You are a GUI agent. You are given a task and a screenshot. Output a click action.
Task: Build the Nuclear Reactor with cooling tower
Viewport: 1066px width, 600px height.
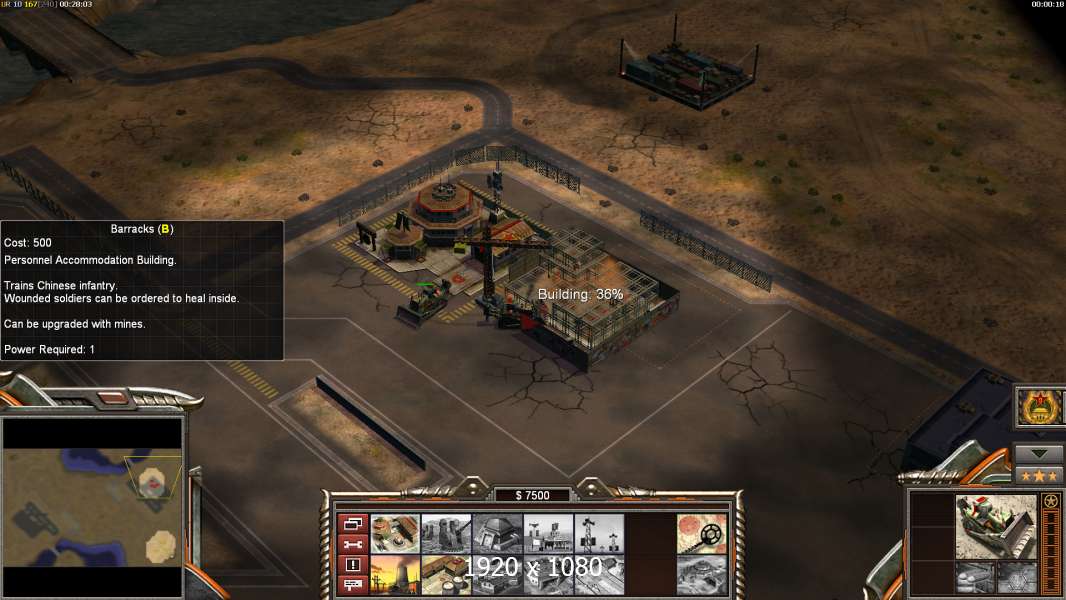coord(395,575)
